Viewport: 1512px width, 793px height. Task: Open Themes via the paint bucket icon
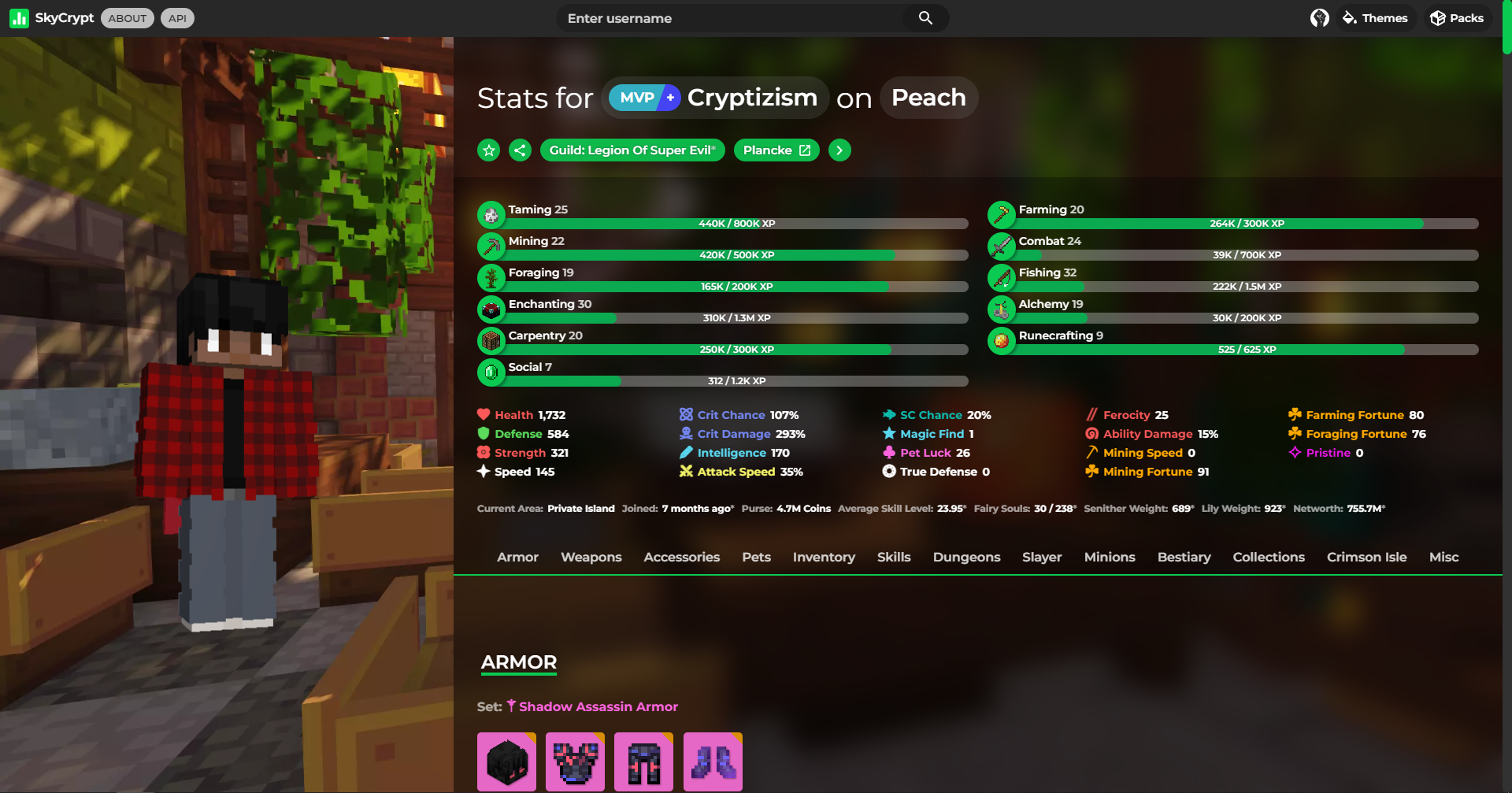1348,17
